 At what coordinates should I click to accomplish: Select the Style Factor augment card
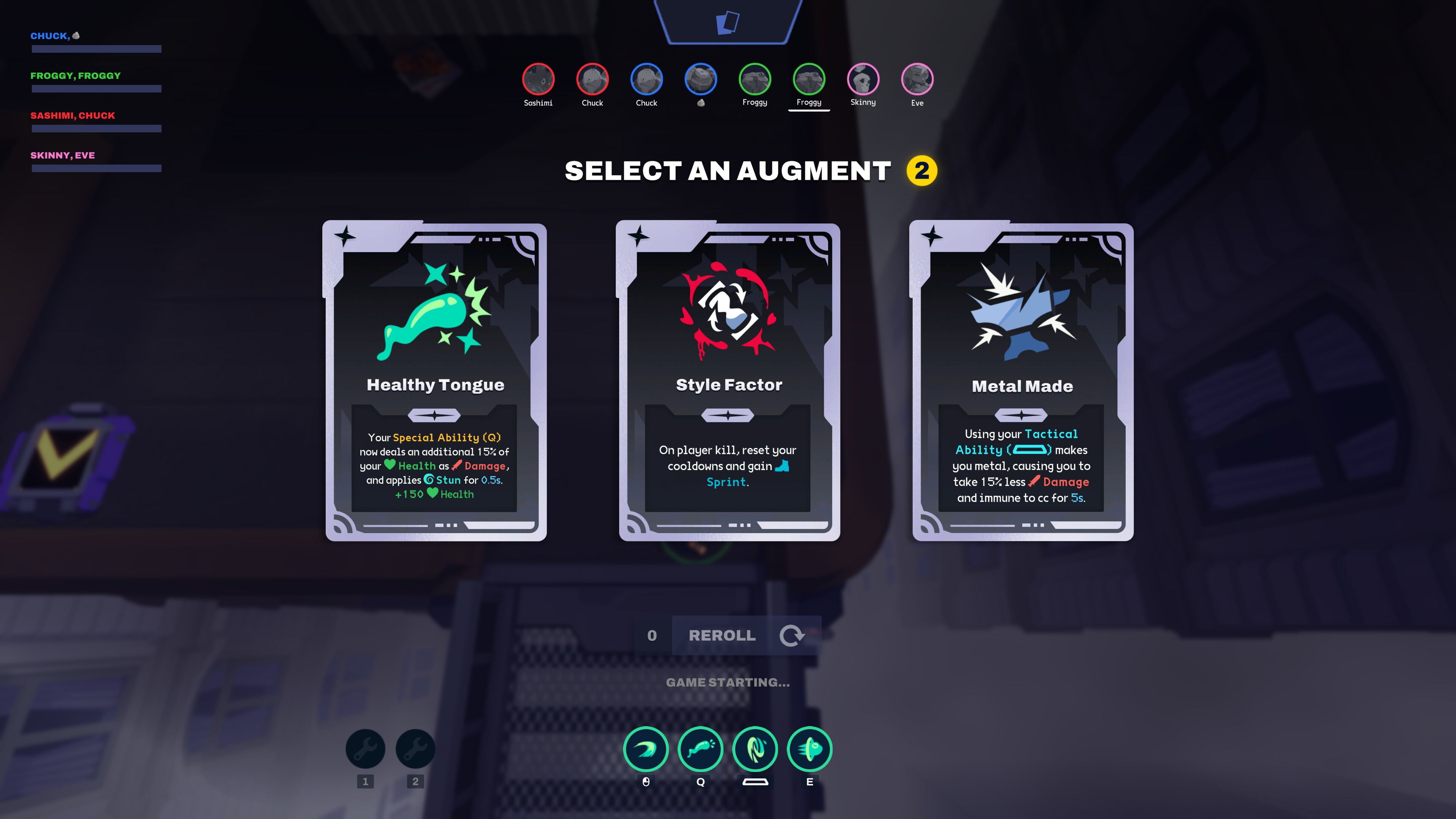(729, 381)
